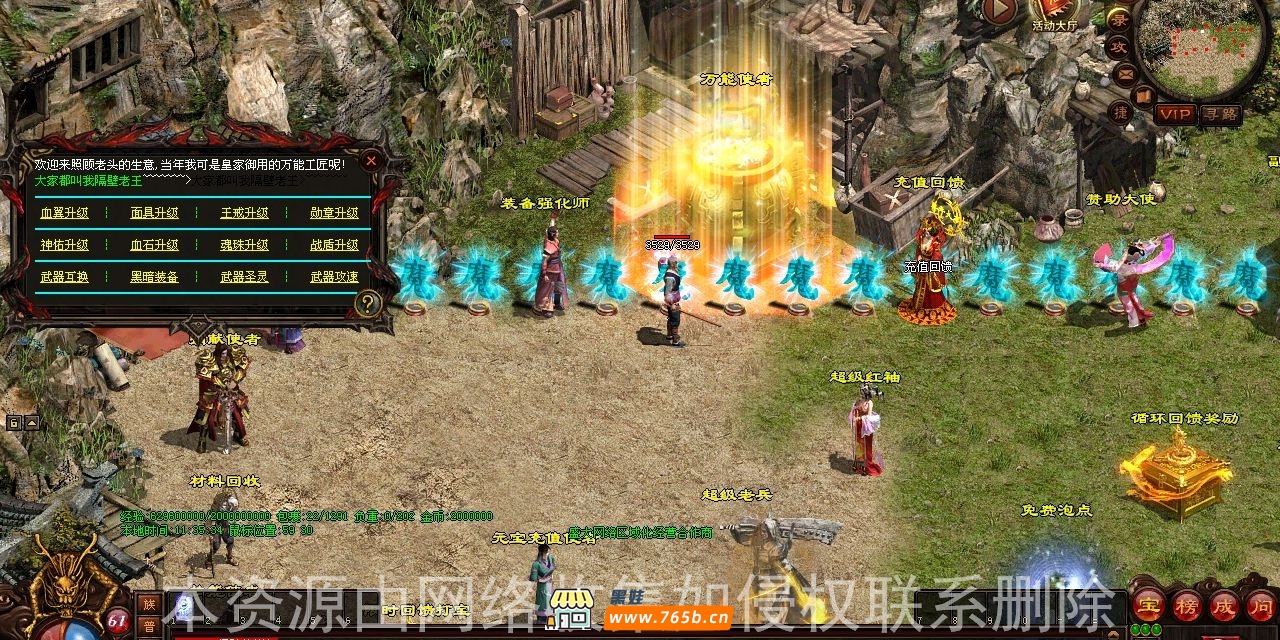Open the mail envelope icon
Screen dimensions: 1280x640
click(x=1125, y=73)
